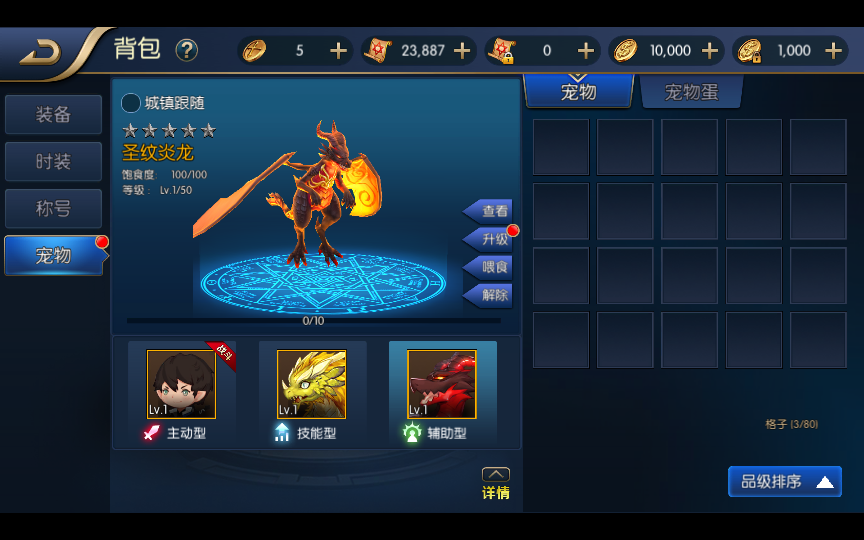Feed the pet with 喂食 button
The width and height of the screenshot is (864, 540).
pyautogui.click(x=490, y=267)
